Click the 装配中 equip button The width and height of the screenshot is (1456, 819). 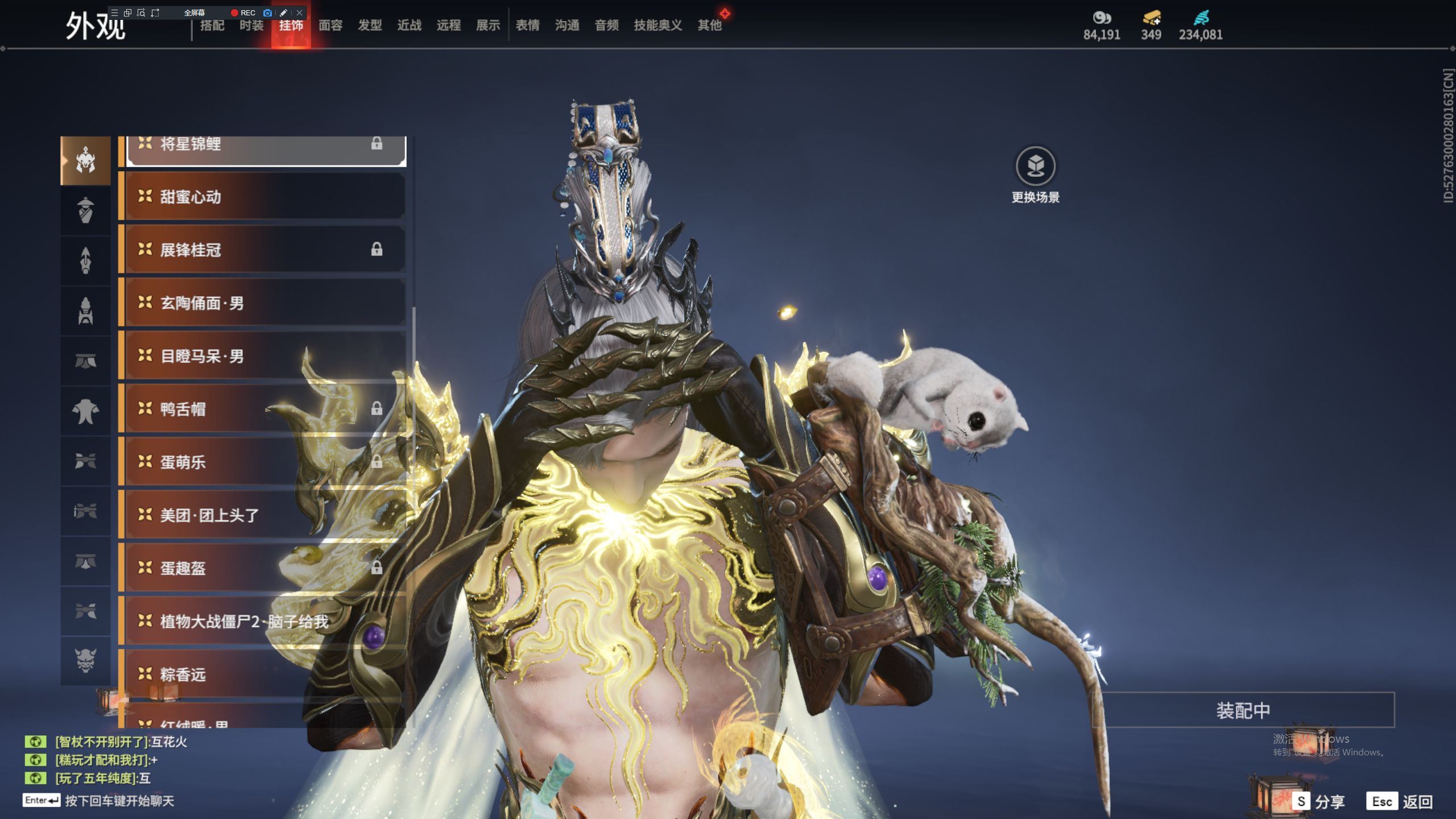(1243, 710)
